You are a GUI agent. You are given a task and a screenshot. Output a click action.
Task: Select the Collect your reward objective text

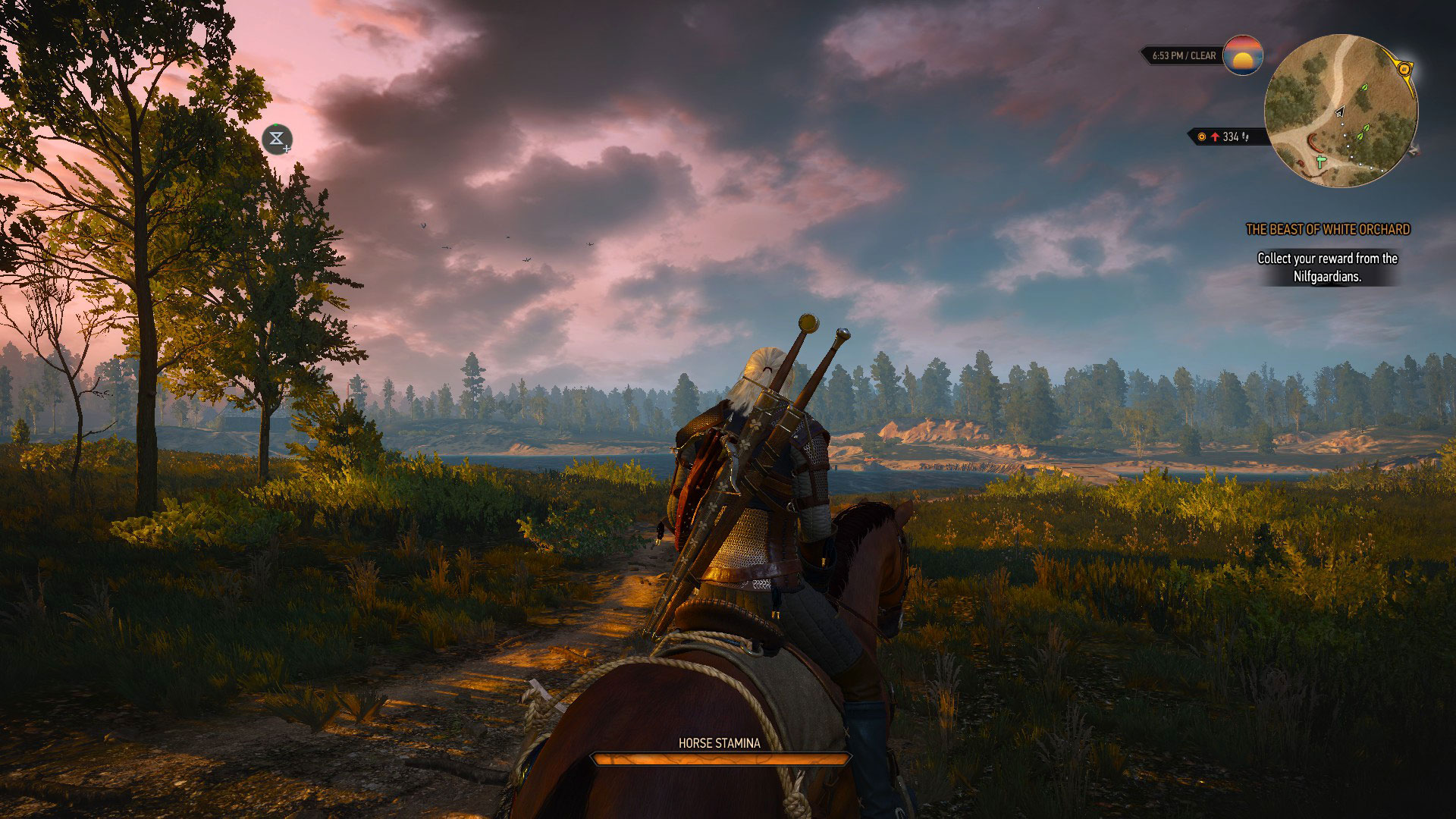(x=1327, y=268)
